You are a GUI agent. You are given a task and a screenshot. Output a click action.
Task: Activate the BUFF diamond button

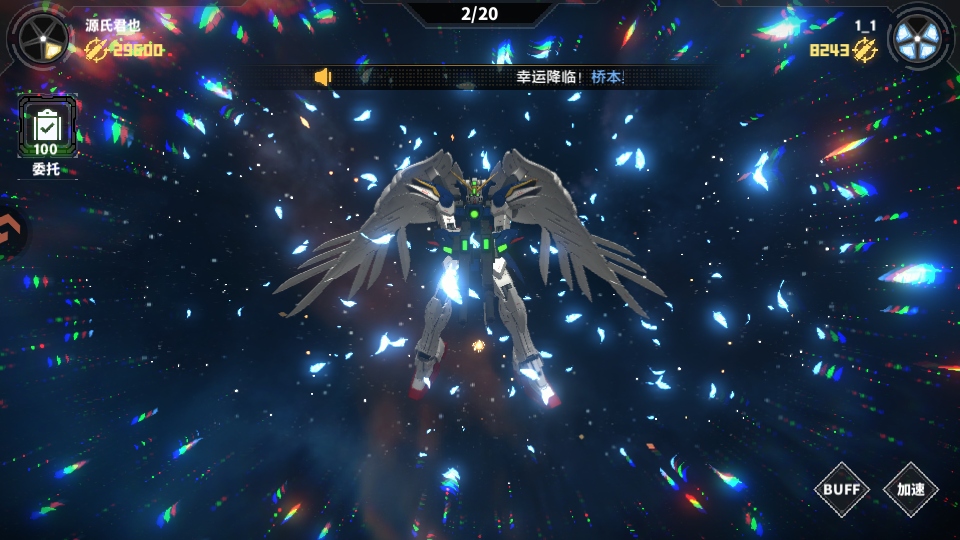click(x=842, y=489)
